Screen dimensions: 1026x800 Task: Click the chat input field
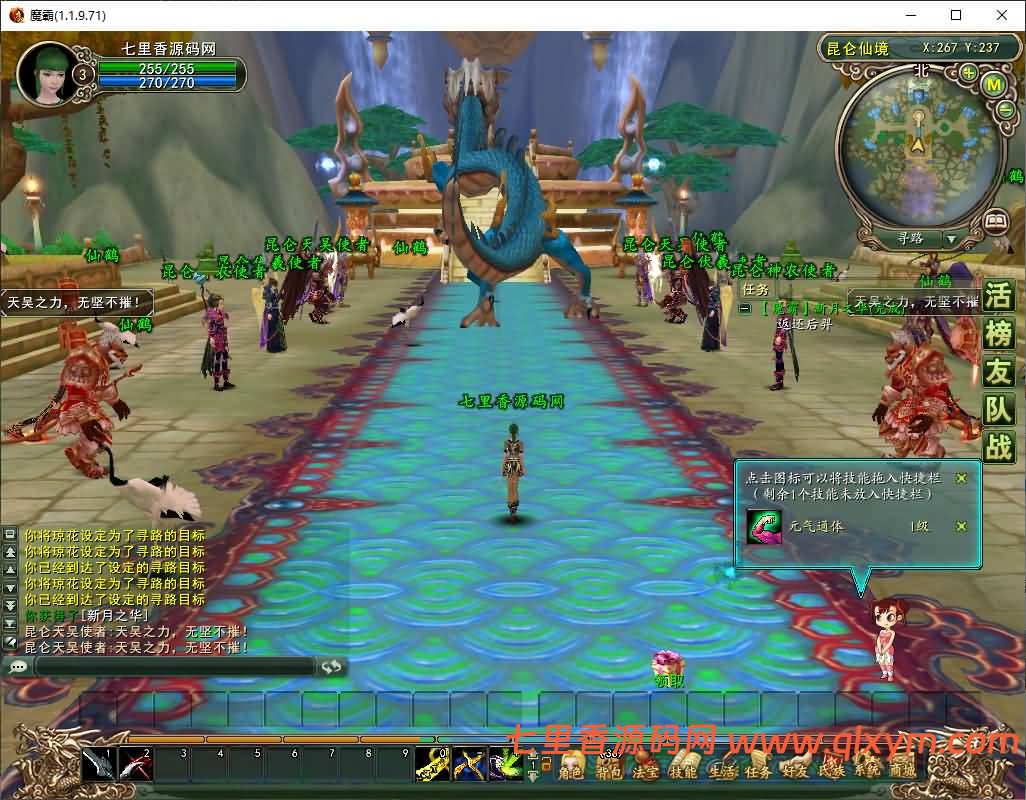click(x=175, y=666)
